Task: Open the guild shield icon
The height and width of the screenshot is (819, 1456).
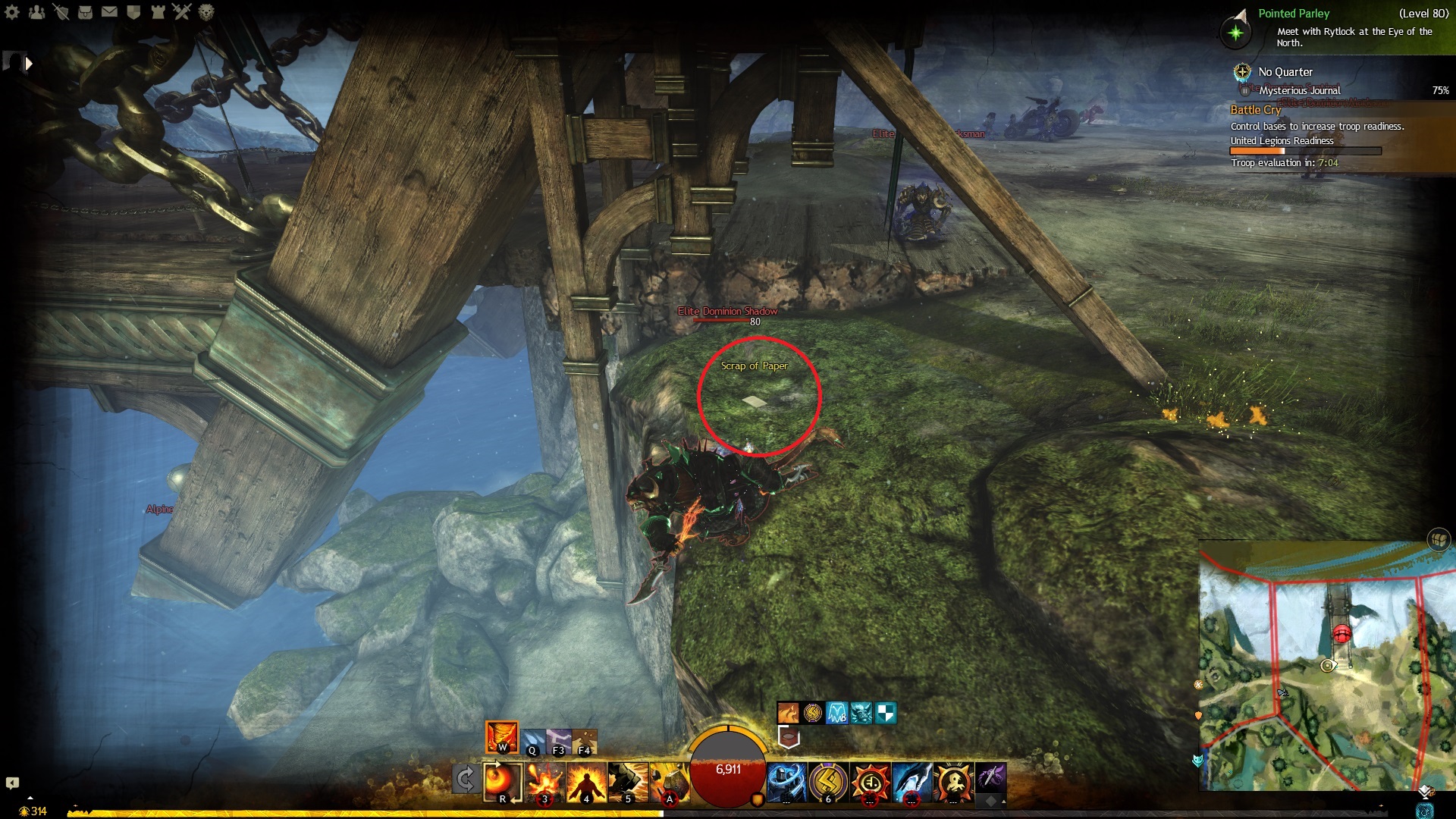Action: pyautogui.click(x=133, y=12)
